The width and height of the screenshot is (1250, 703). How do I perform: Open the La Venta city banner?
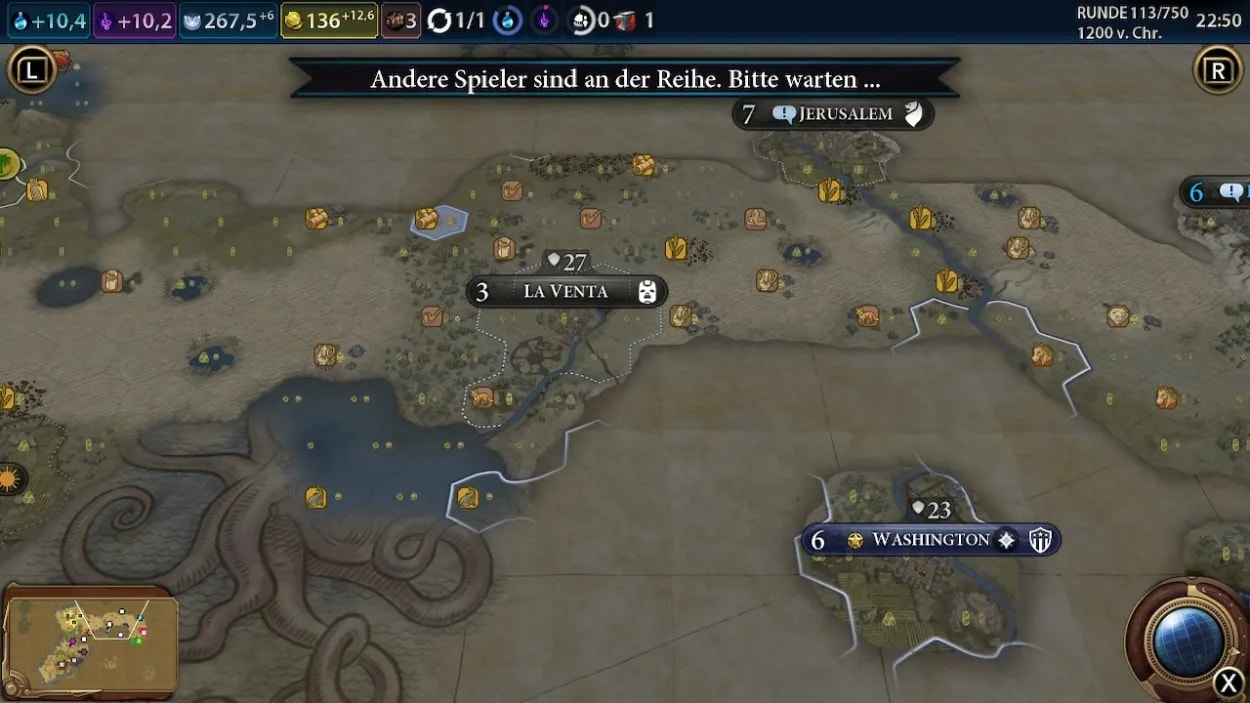566,292
